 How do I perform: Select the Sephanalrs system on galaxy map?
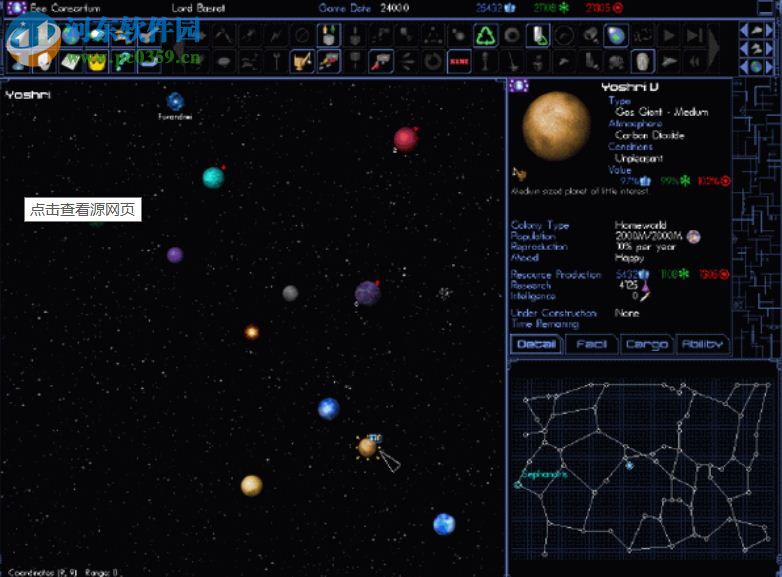[x=518, y=484]
